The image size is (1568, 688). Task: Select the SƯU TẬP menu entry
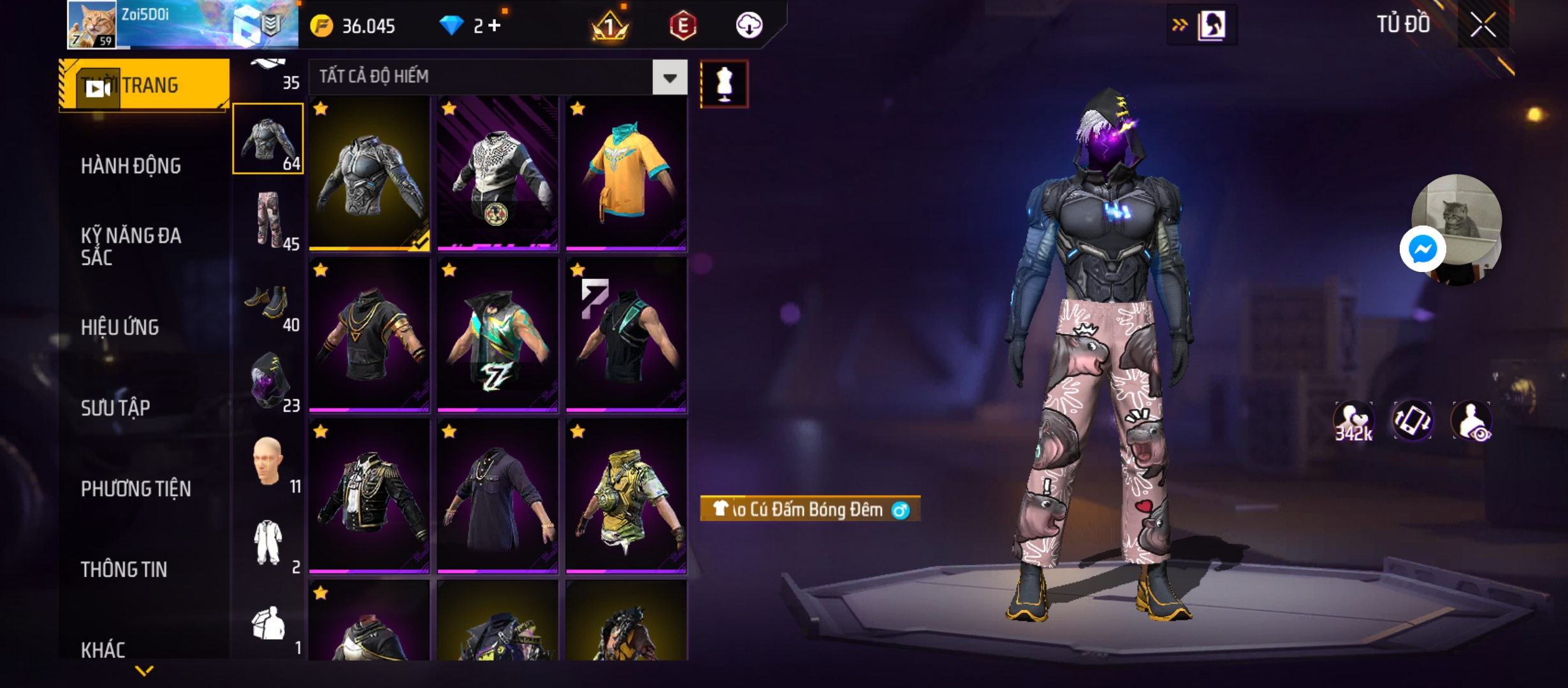[115, 408]
